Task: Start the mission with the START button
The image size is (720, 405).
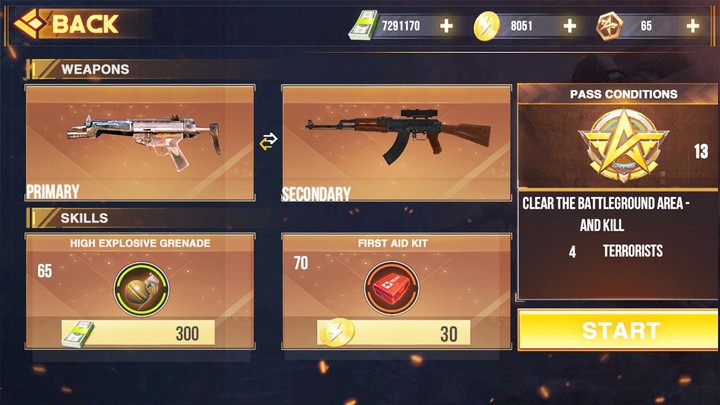Action: point(619,330)
